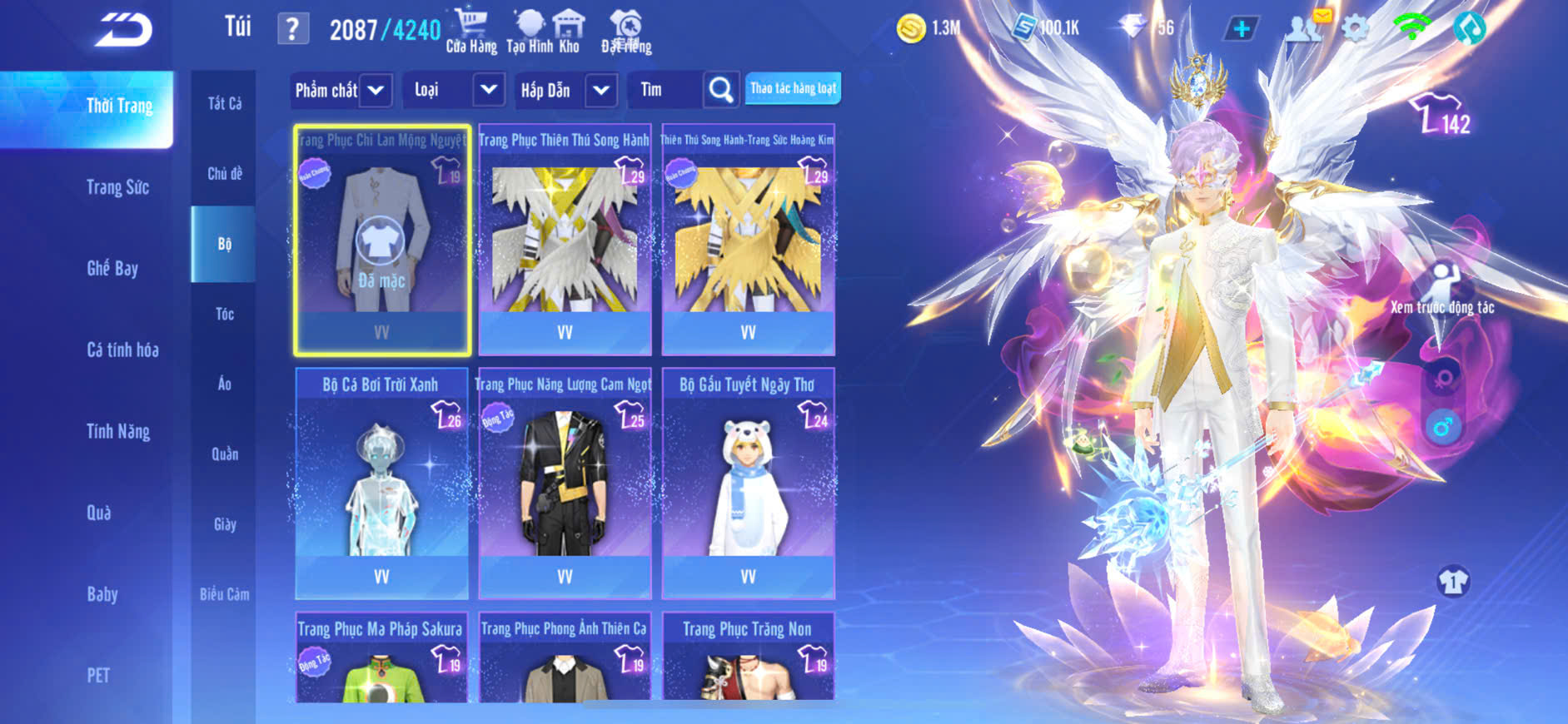Switch to the Ghế Bay category
This screenshot has height=724, width=1568.
pyautogui.click(x=112, y=268)
